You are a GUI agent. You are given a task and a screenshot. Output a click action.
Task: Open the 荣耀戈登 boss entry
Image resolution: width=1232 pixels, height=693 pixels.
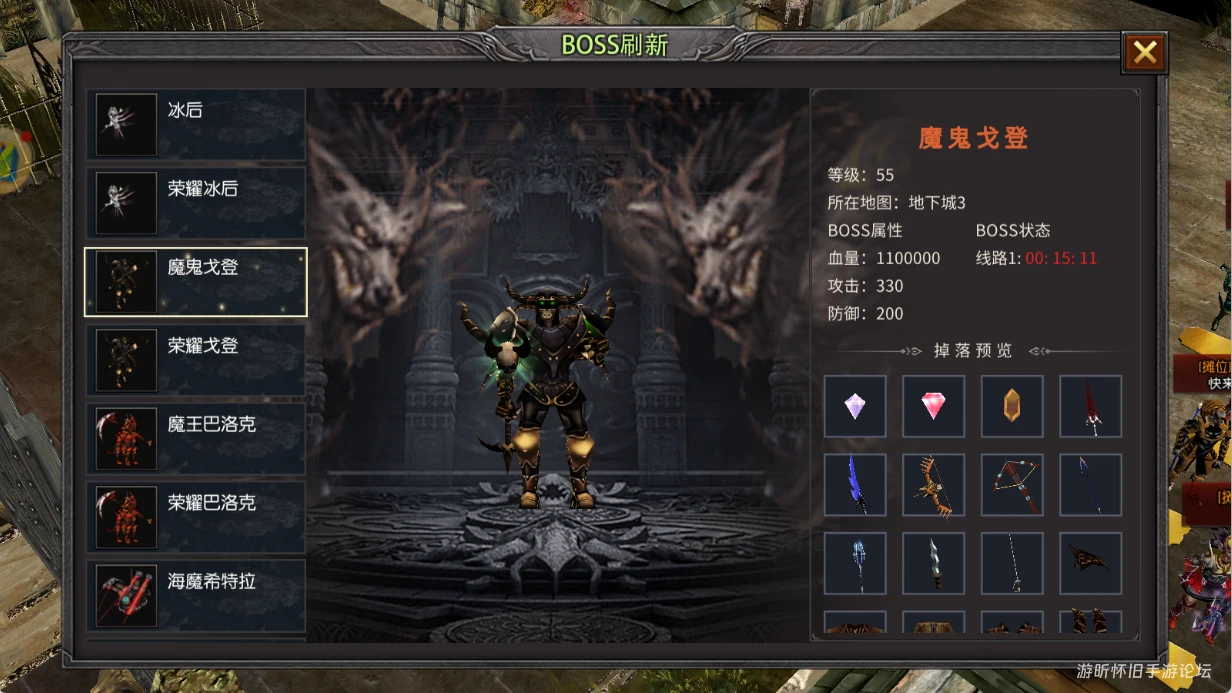(x=196, y=360)
